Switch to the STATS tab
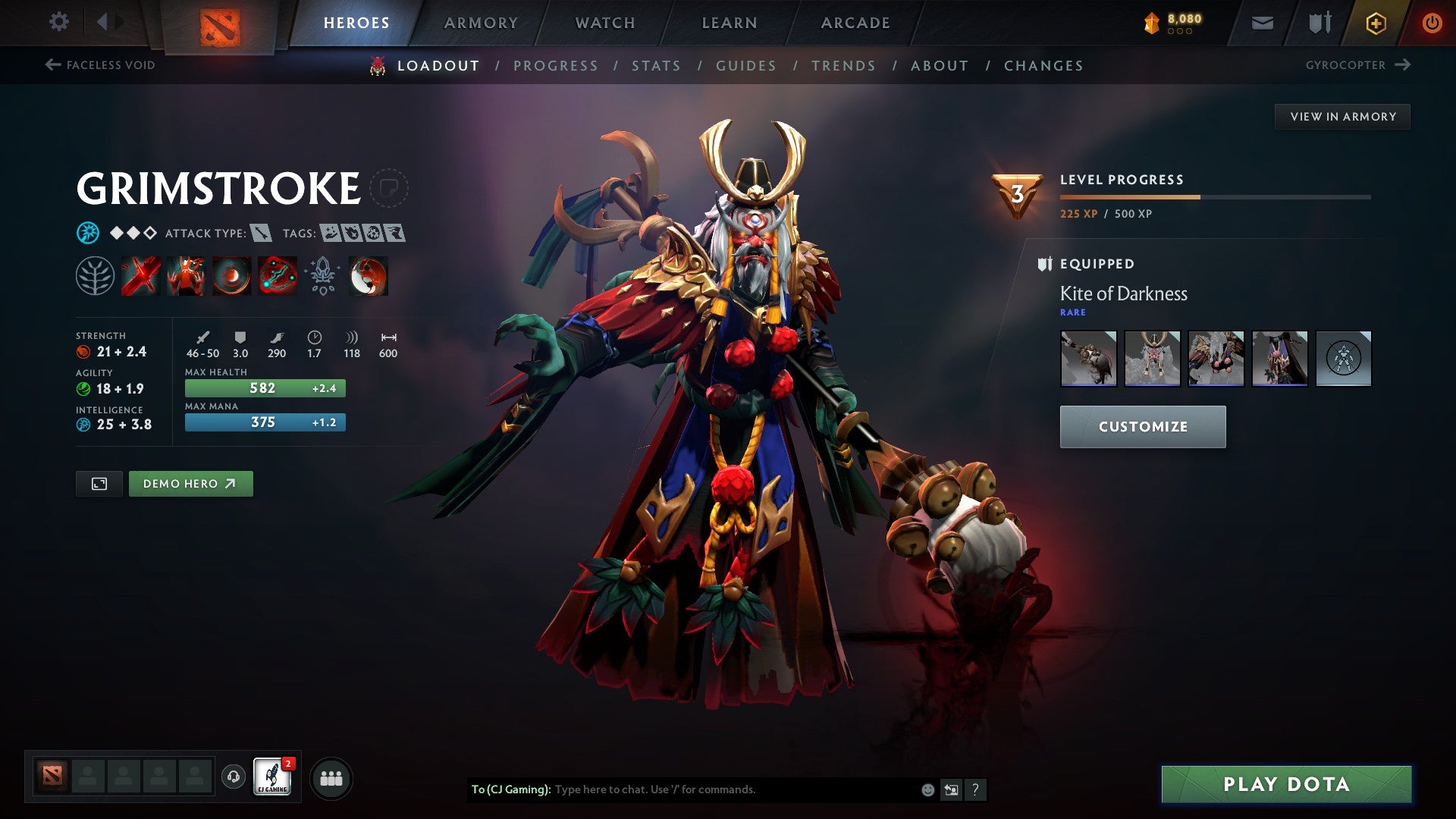The width and height of the screenshot is (1456, 819). 657,66
